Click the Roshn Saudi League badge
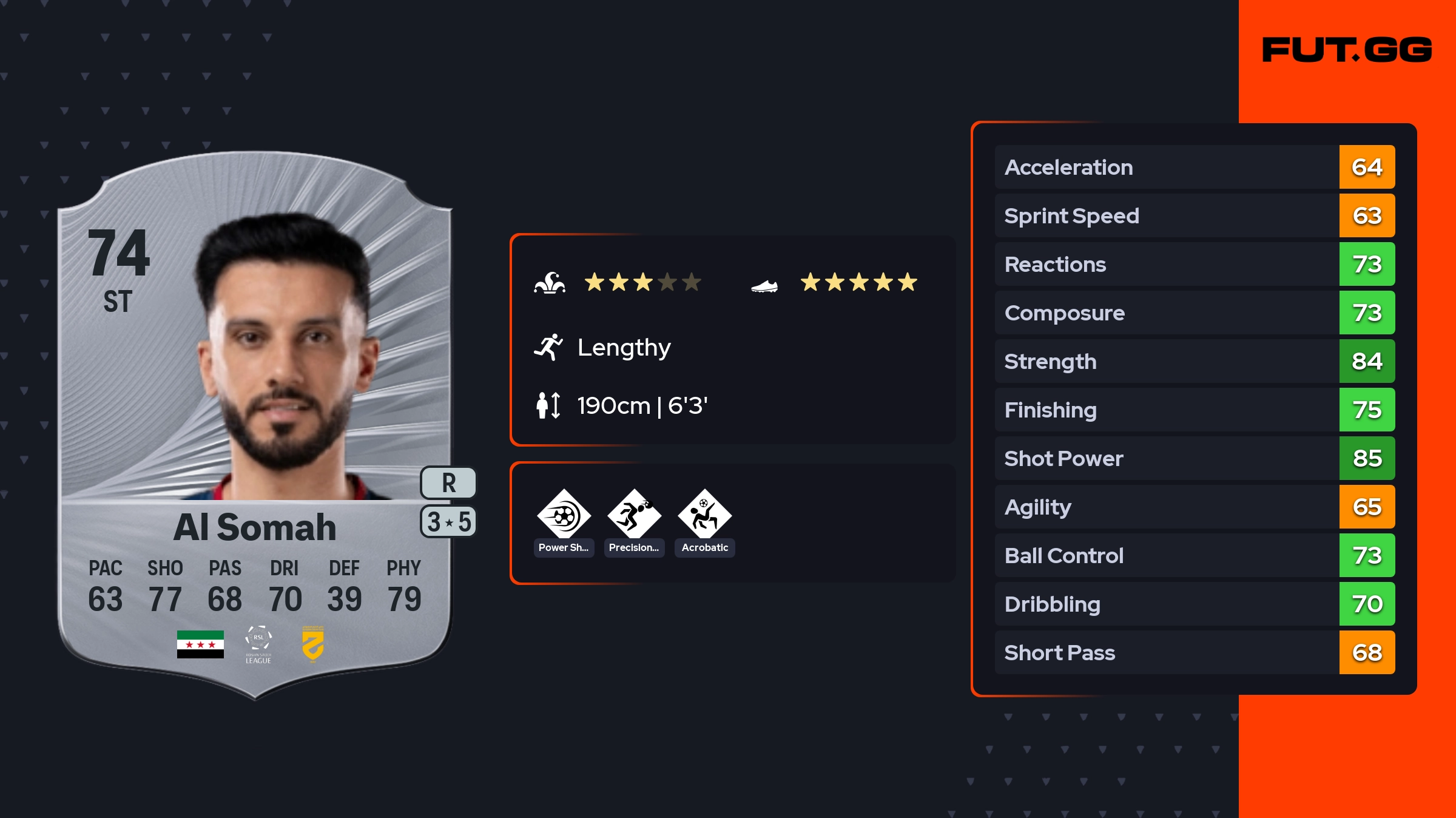Image resolution: width=1456 pixels, height=818 pixels. pyautogui.click(x=258, y=644)
